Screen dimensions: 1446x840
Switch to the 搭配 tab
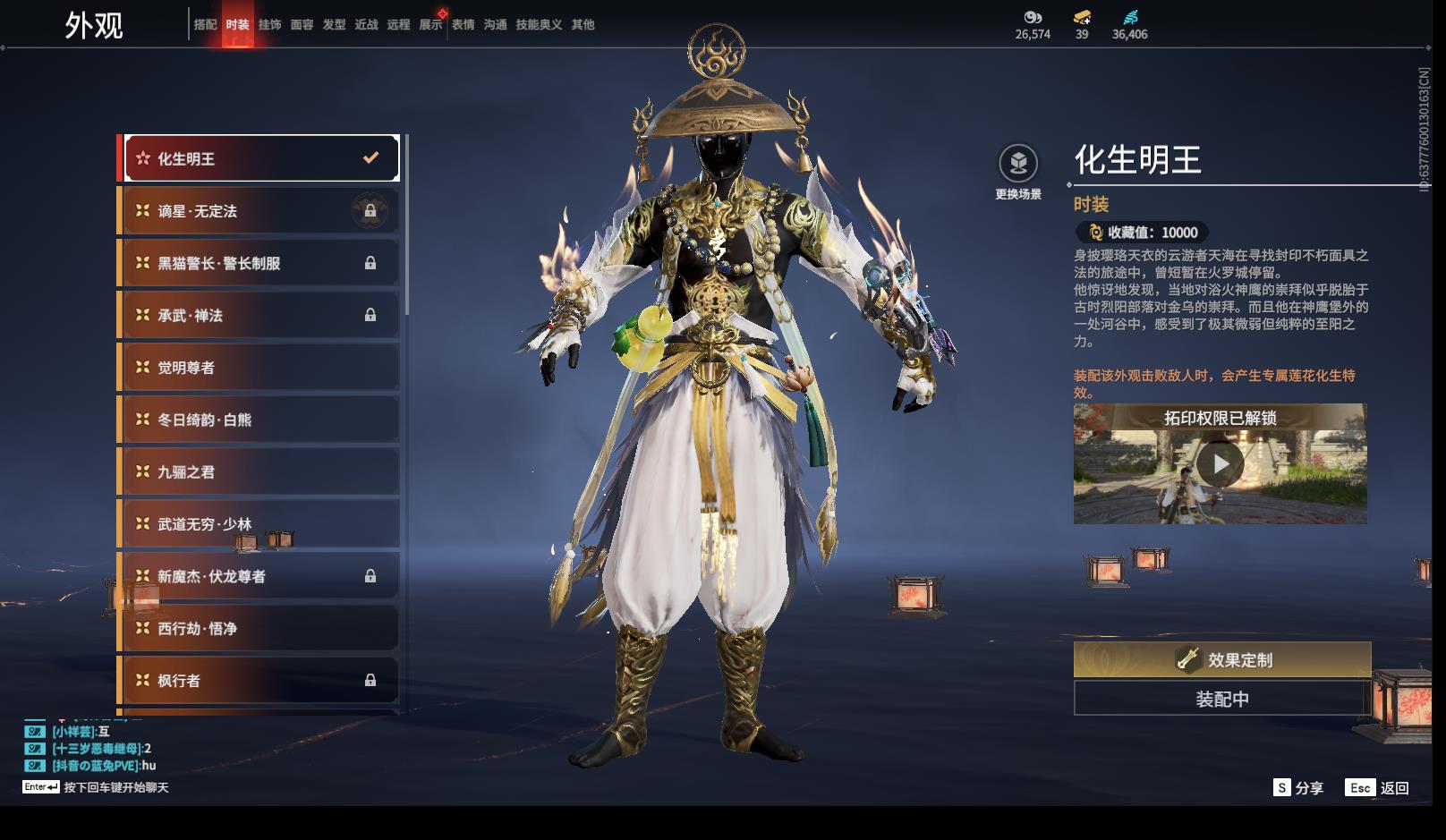pos(205,25)
